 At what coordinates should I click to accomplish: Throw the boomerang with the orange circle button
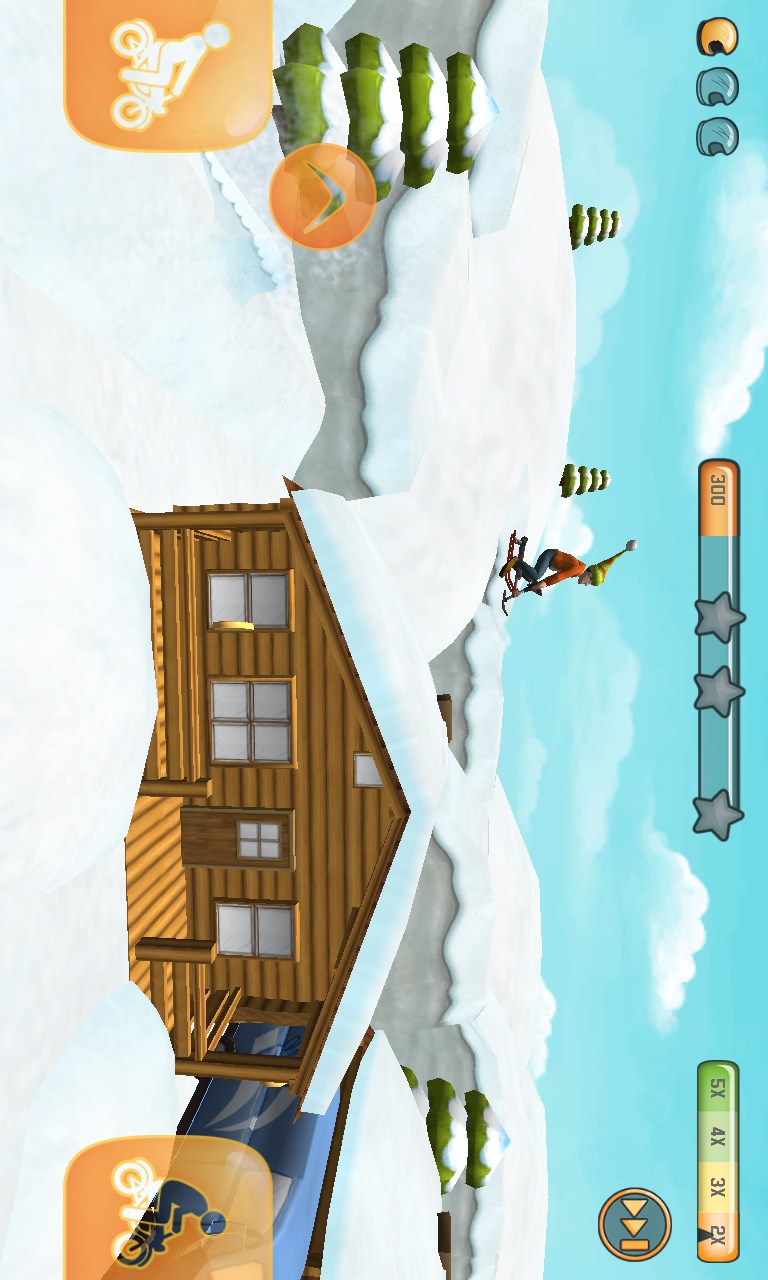point(322,196)
